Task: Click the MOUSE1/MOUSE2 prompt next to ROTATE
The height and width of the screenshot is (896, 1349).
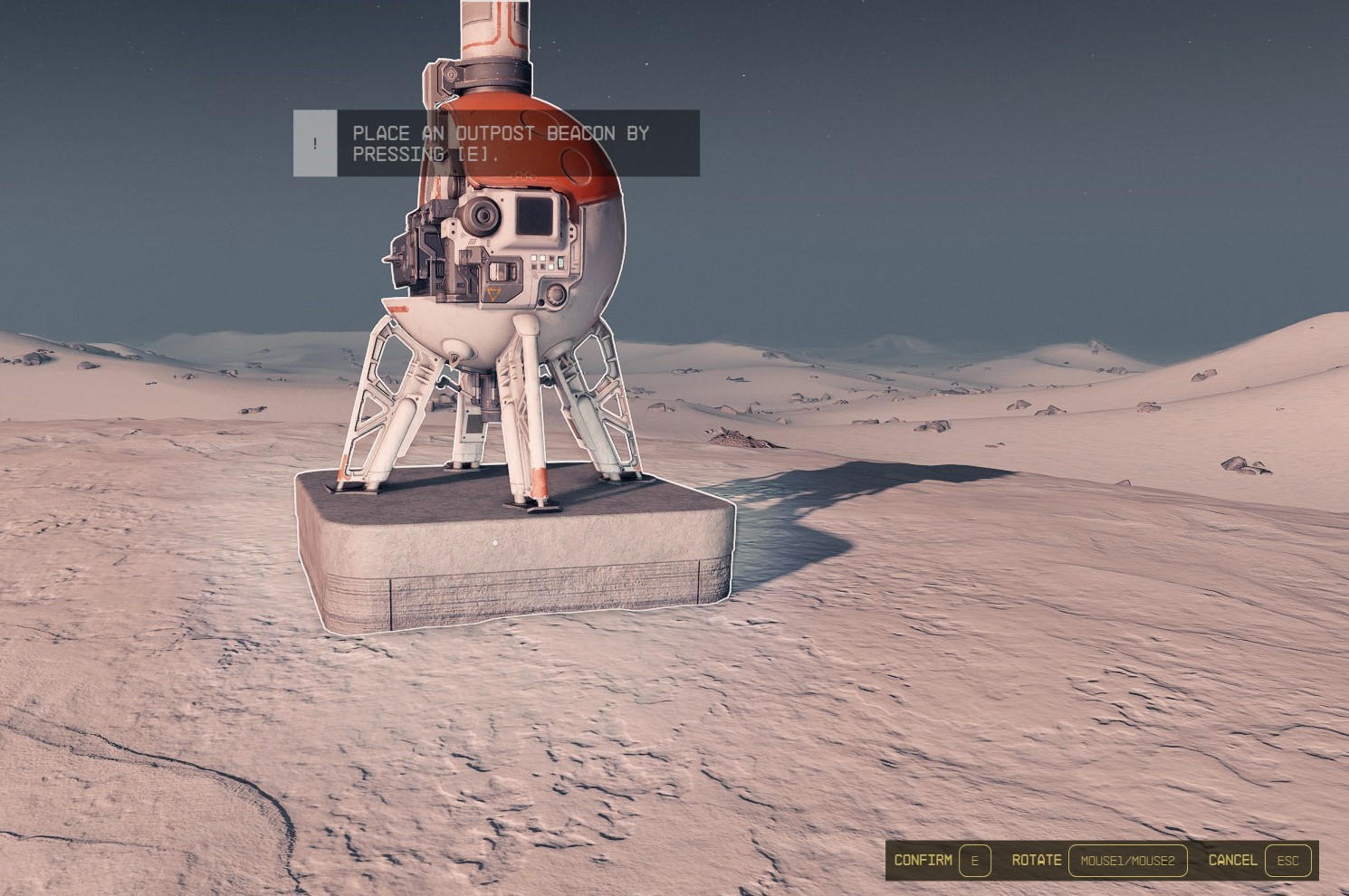Action: [x=1129, y=861]
